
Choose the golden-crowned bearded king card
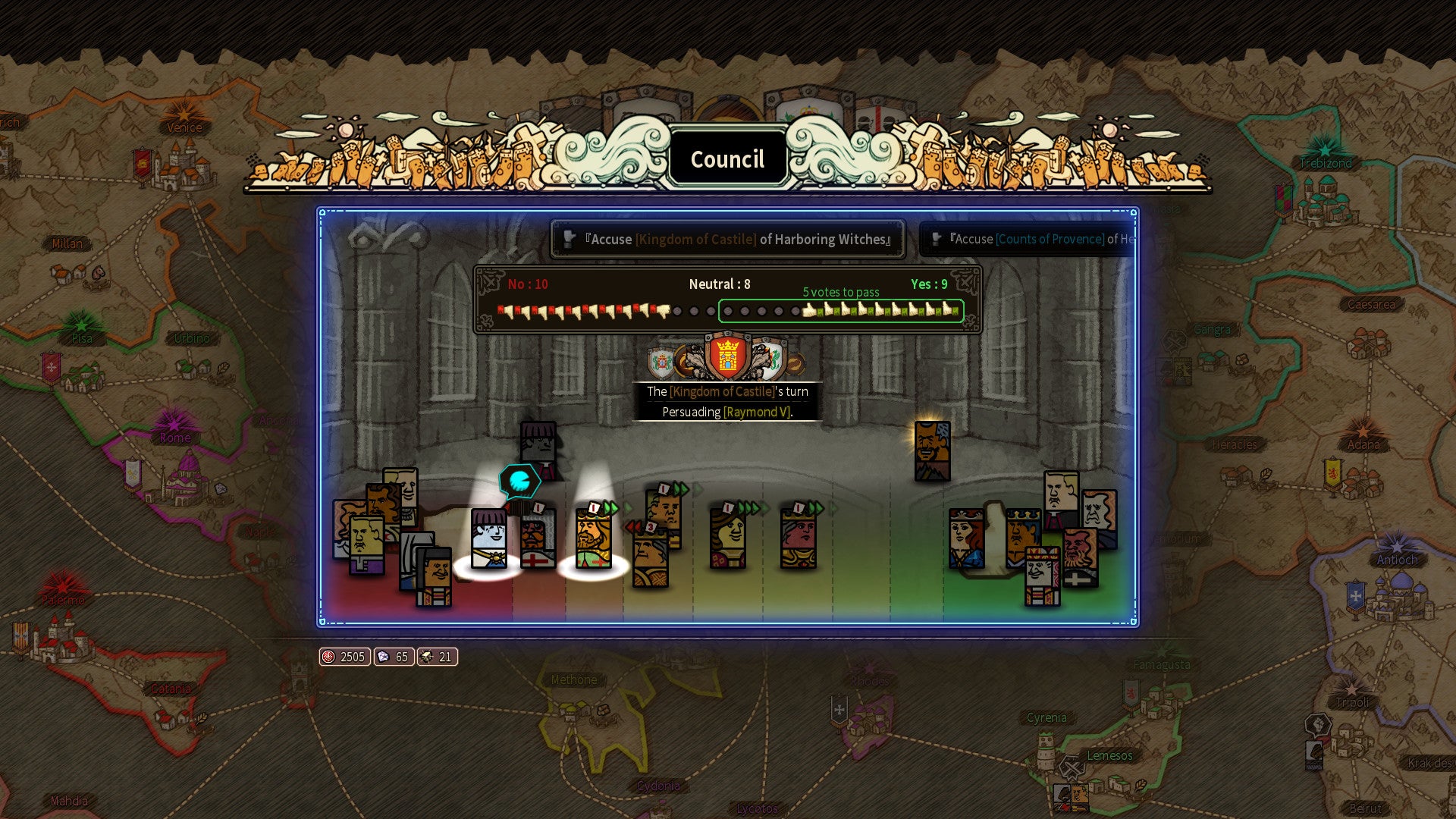coord(593,539)
